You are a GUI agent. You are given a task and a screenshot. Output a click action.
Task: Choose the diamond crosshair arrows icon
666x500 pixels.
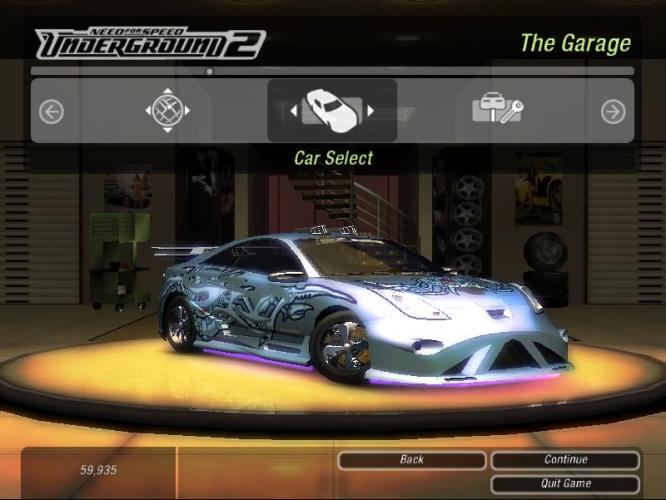pyautogui.click(x=167, y=110)
